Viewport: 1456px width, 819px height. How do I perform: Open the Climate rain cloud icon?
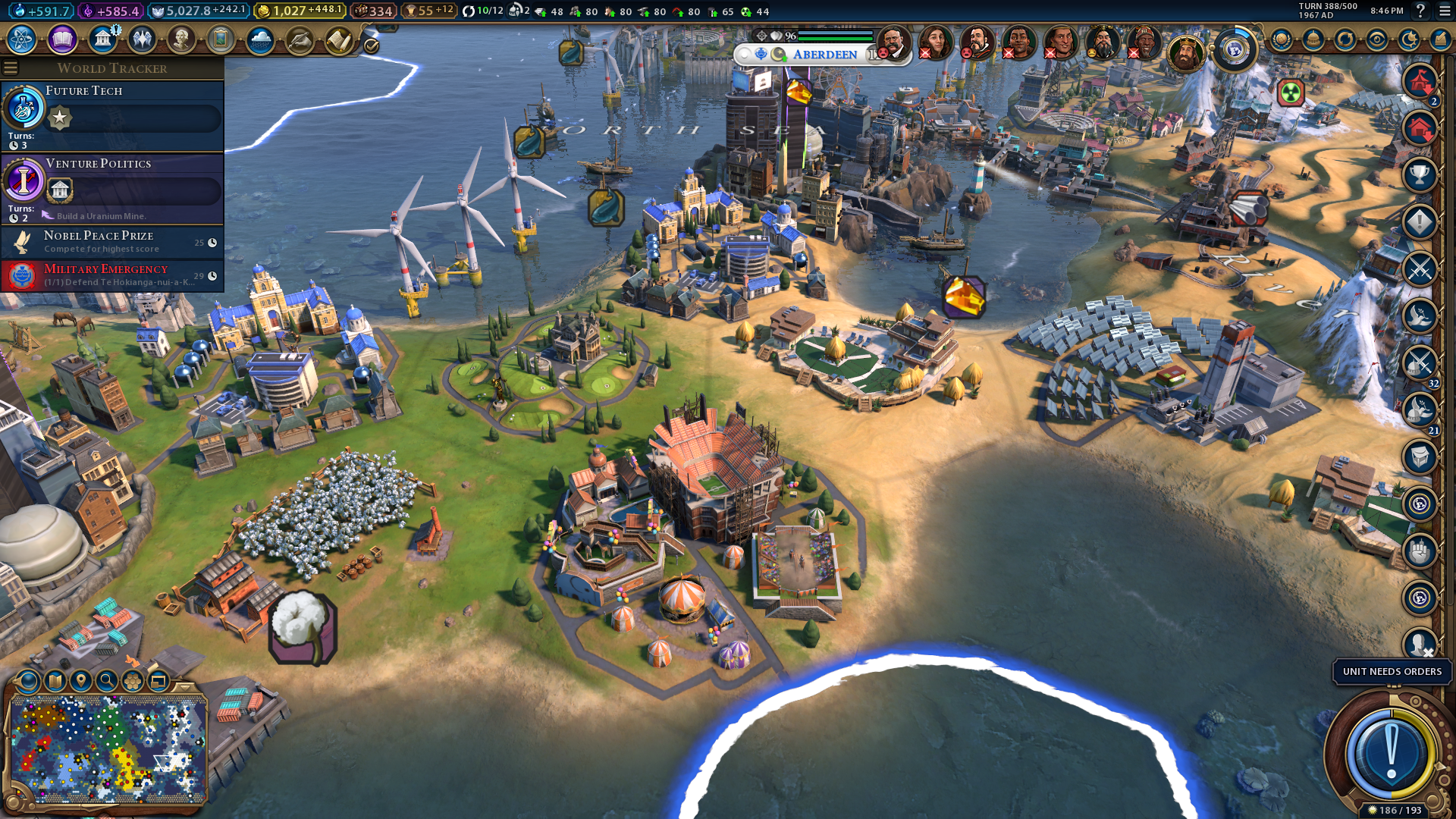260,39
